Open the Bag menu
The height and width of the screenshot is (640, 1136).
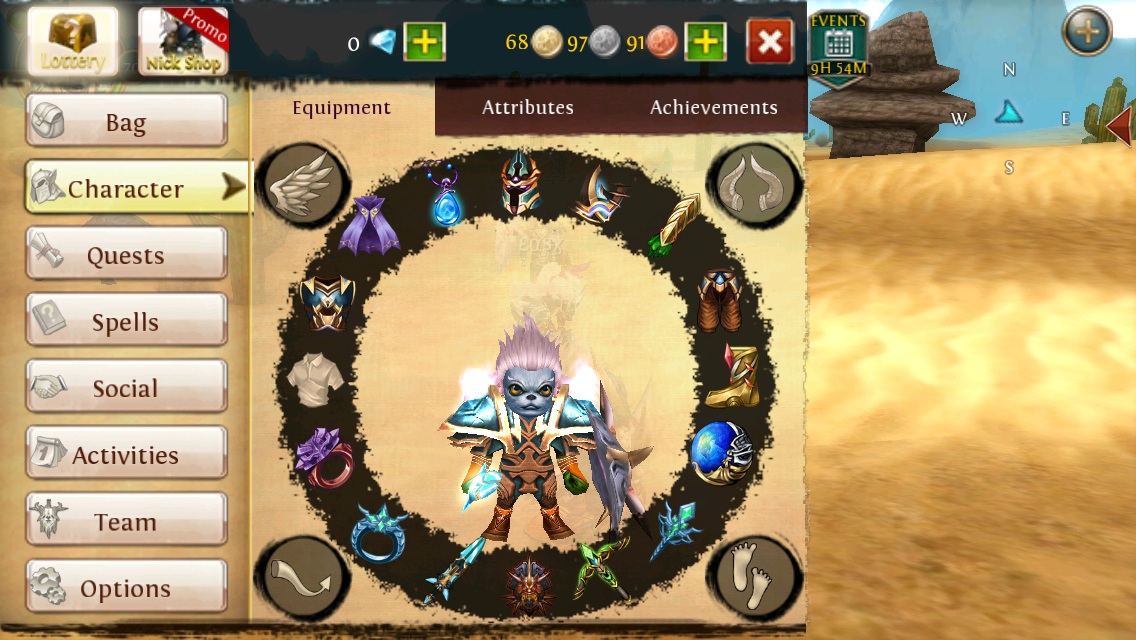click(126, 122)
